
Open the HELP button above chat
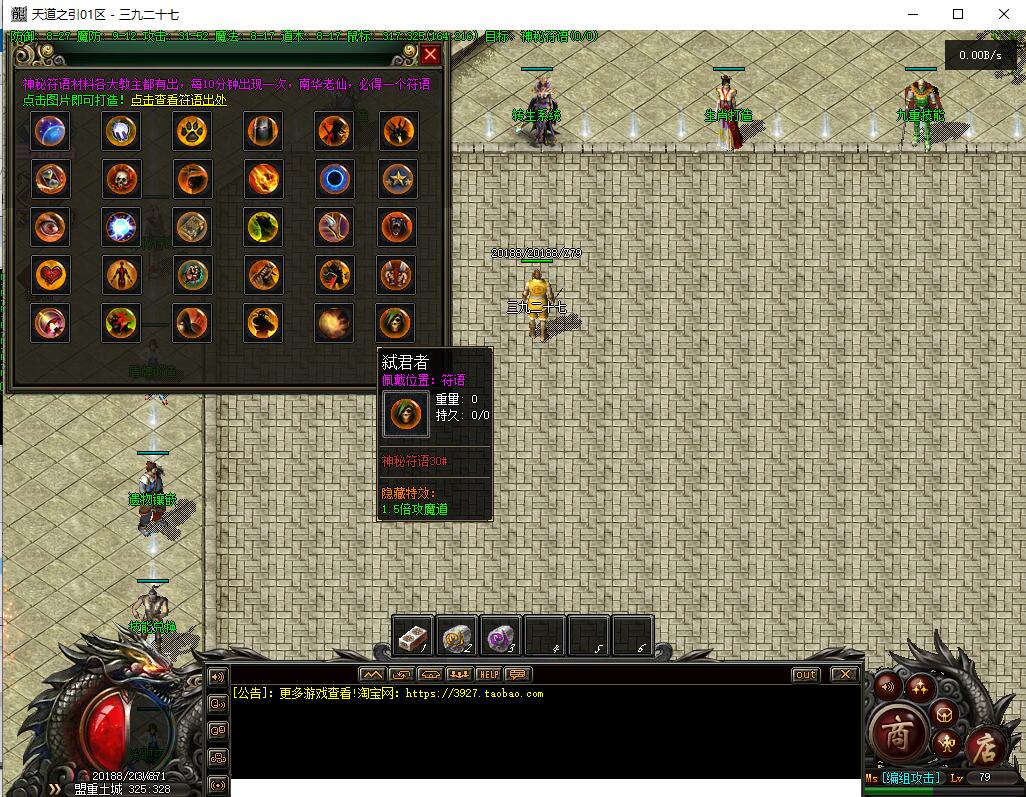tap(489, 675)
